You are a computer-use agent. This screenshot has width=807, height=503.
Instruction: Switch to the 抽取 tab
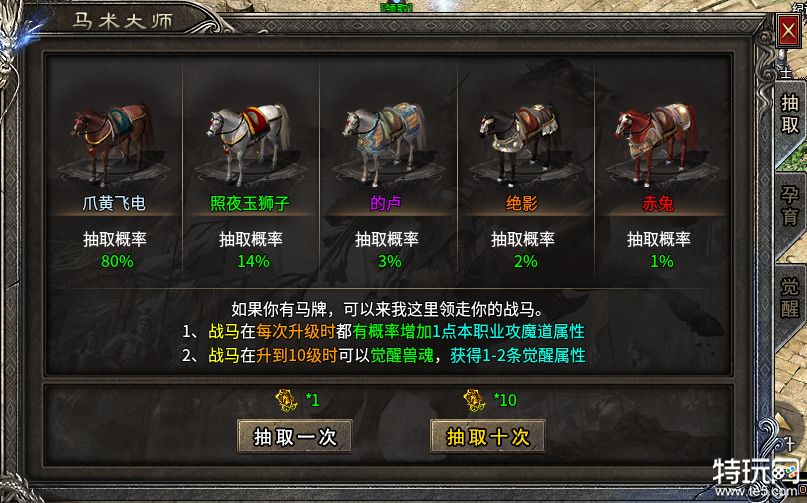pyautogui.click(x=790, y=113)
